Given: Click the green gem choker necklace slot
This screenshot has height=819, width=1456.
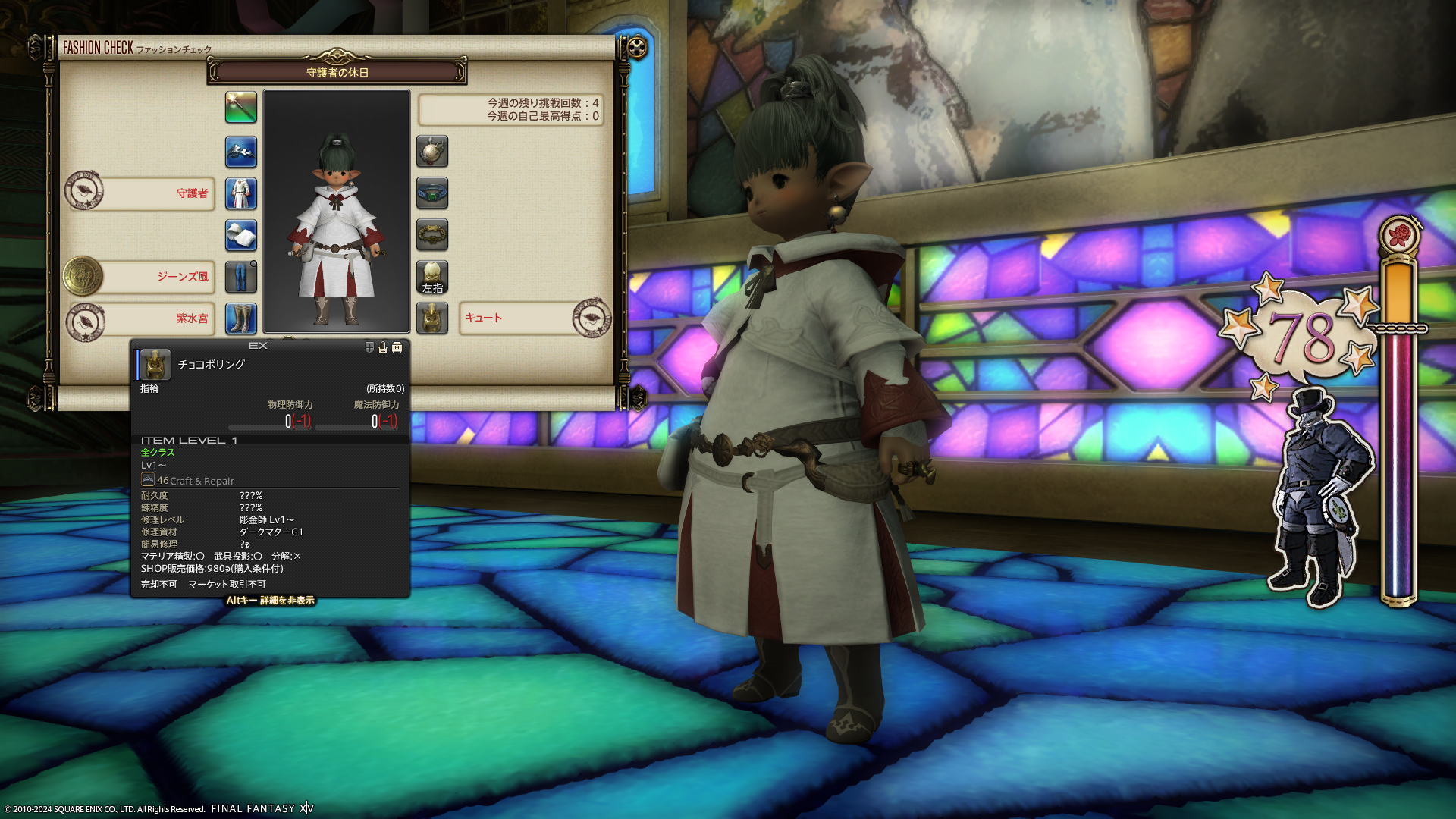Looking at the screenshot, I should pos(432,194).
